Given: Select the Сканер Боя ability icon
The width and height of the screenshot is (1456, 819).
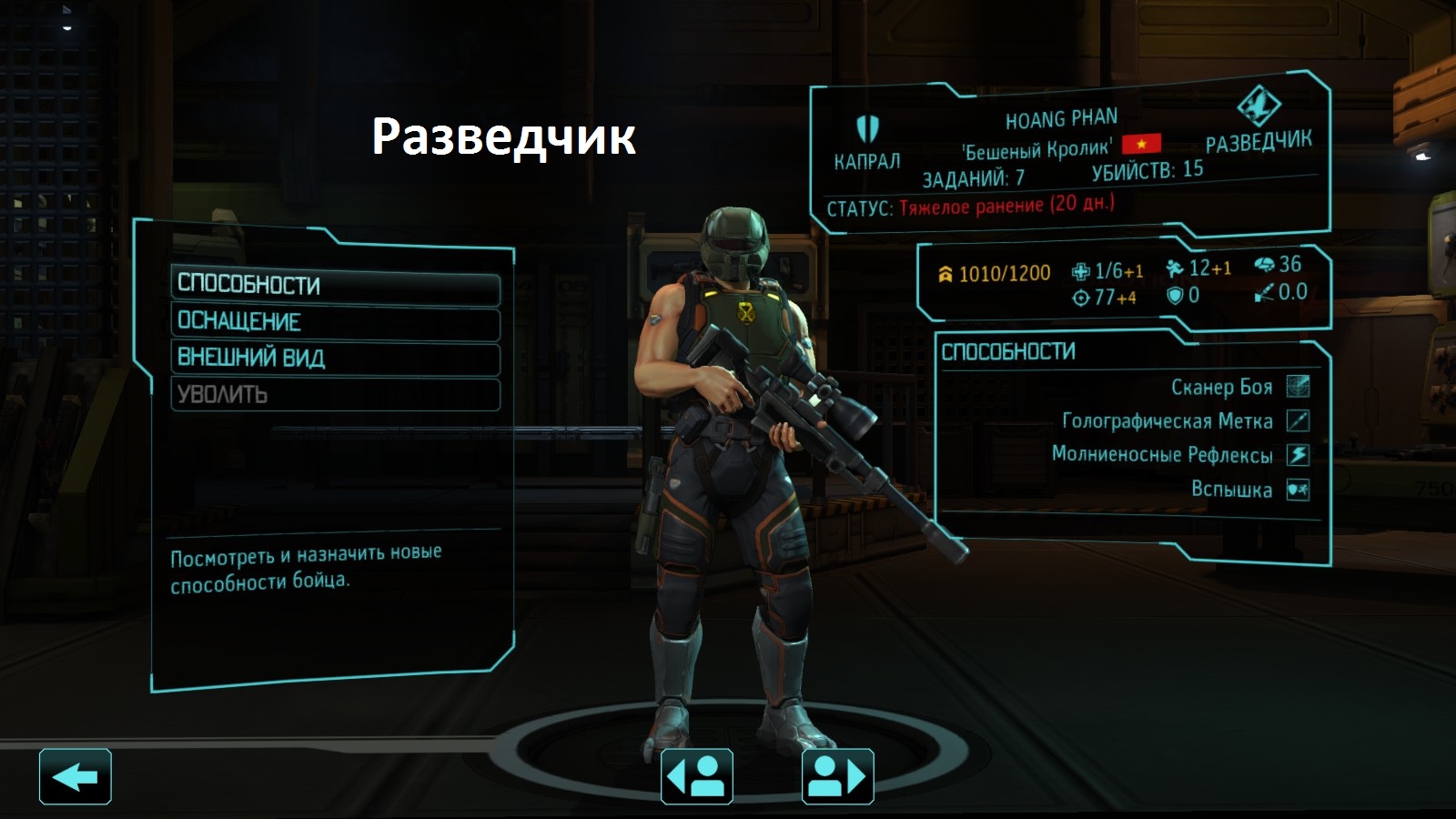Looking at the screenshot, I should pos(1298,387).
